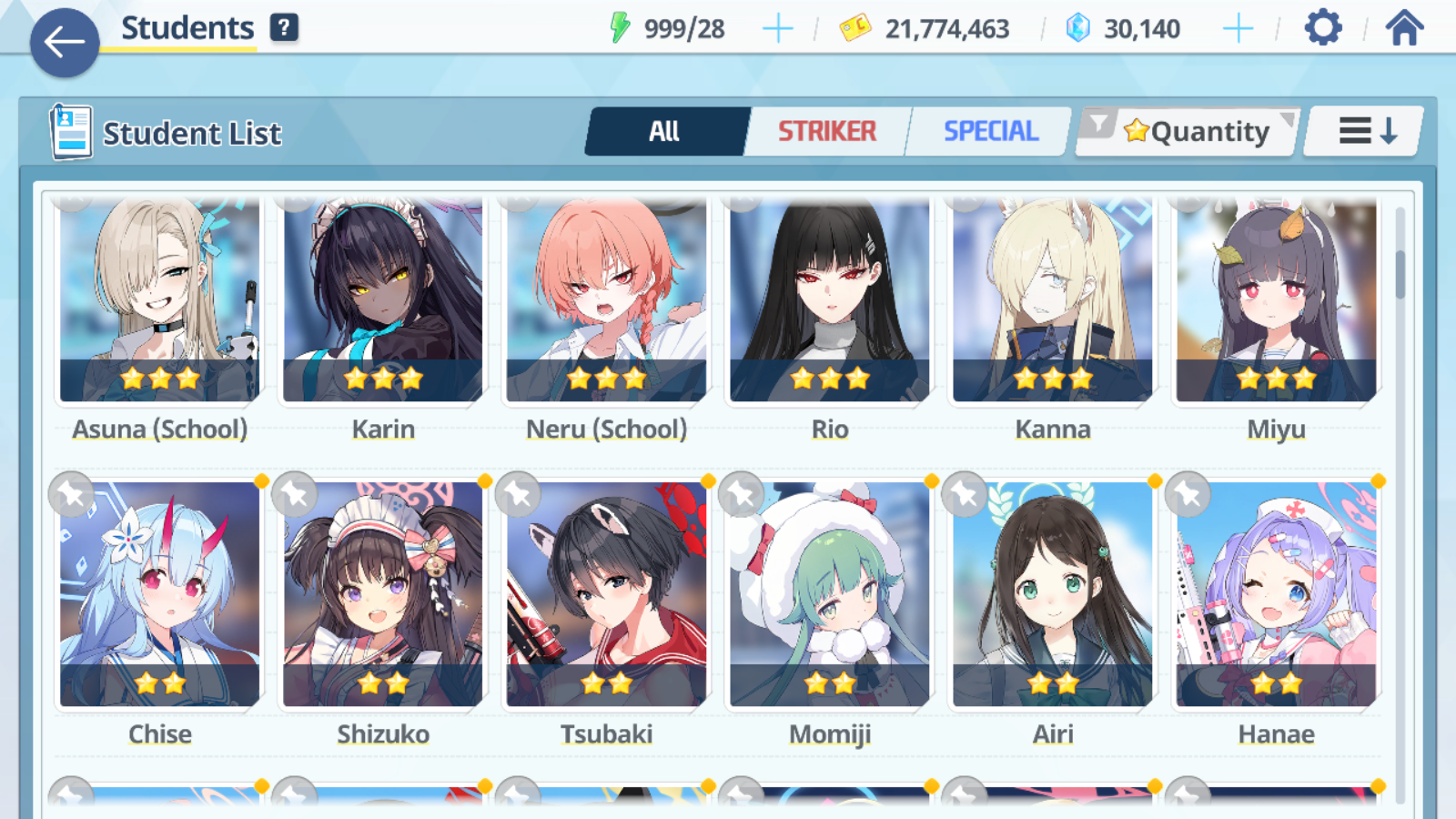
Task: Open the Quantity sort filter dropdown
Action: [1188, 132]
